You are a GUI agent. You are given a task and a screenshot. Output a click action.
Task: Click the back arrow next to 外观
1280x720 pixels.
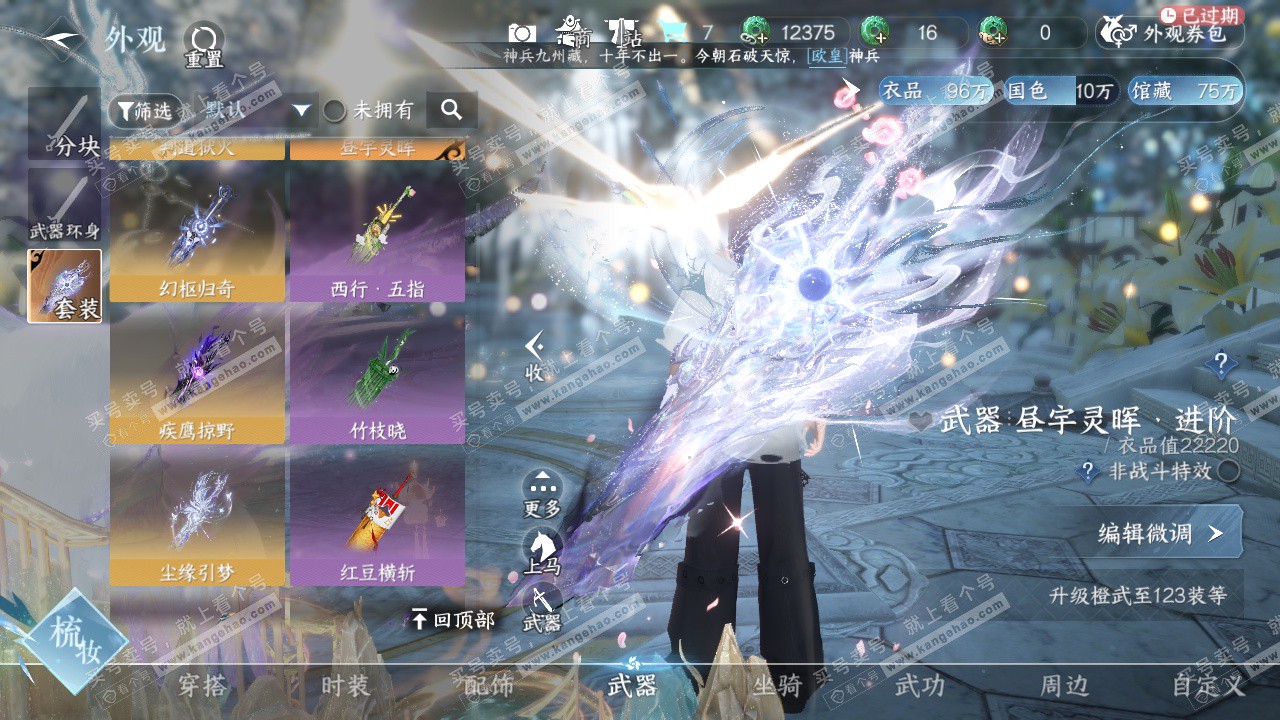tap(62, 39)
